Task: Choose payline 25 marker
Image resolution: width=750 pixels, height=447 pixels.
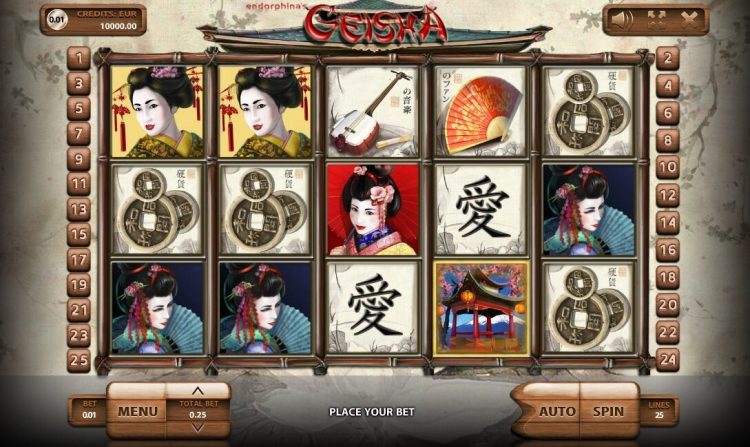Action: pos(80,360)
